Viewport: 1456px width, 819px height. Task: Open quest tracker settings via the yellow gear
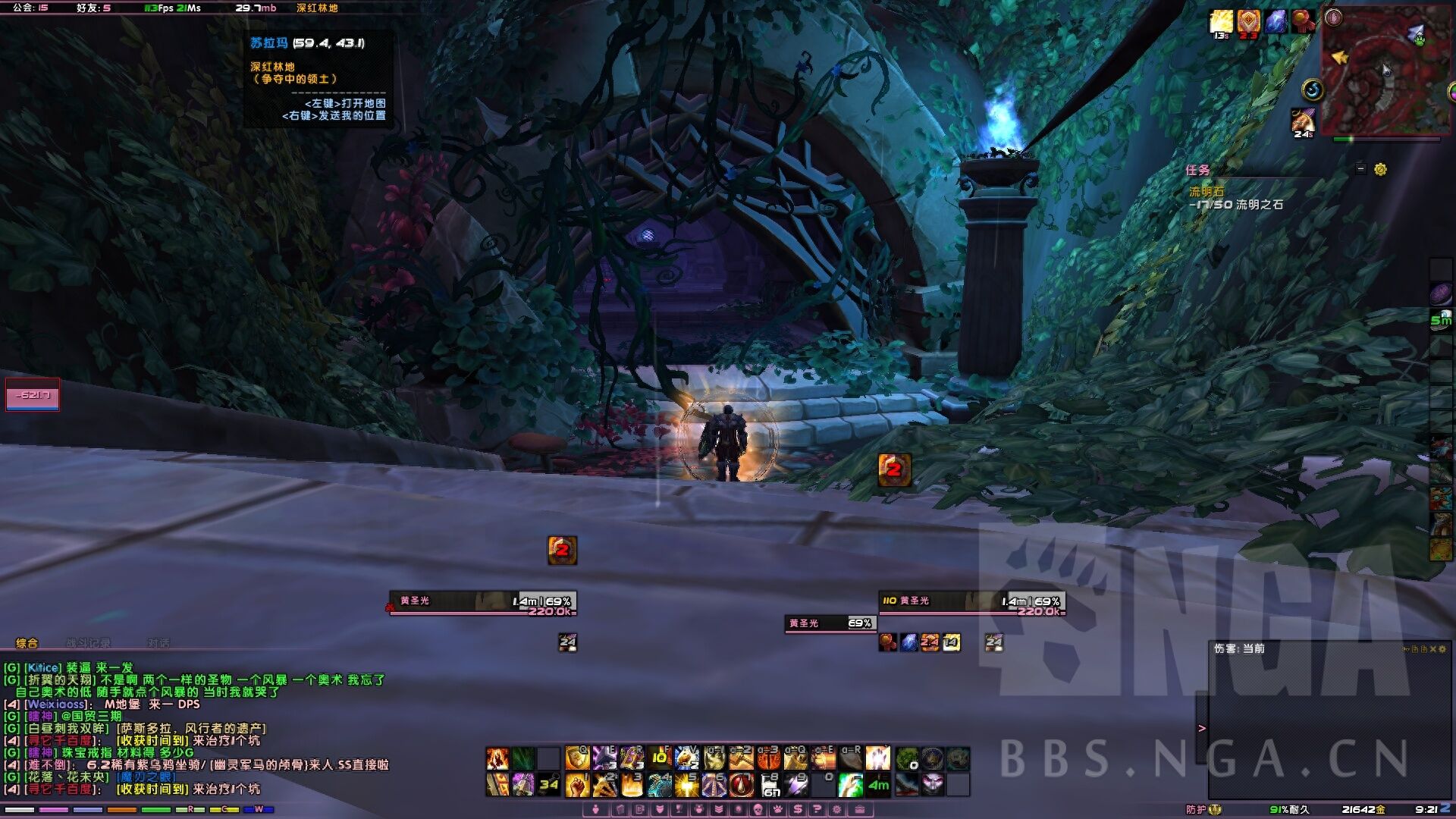pyautogui.click(x=1380, y=169)
